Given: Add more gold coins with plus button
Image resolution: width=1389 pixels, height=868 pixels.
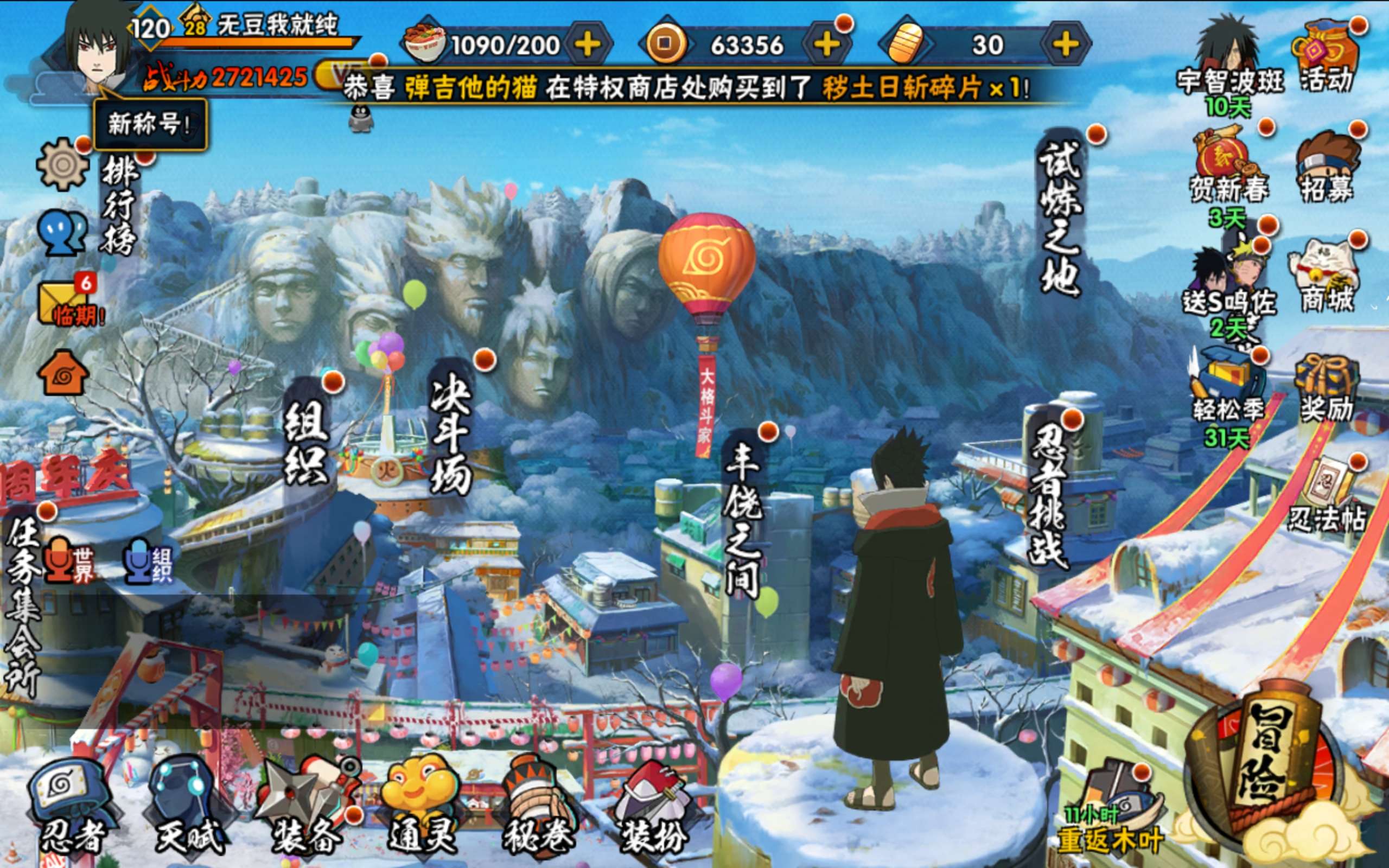Looking at the screenshot, I should 826,44.
